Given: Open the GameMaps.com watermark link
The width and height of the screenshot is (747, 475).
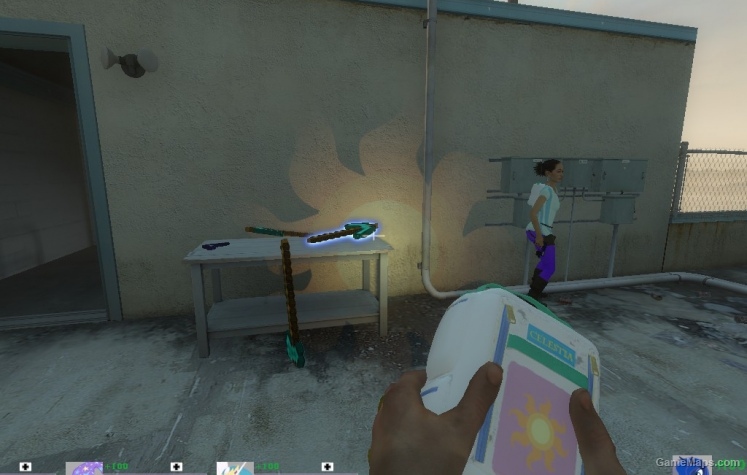Looking at the screenshot, I should pyautogui.click(x=708, y=463).
